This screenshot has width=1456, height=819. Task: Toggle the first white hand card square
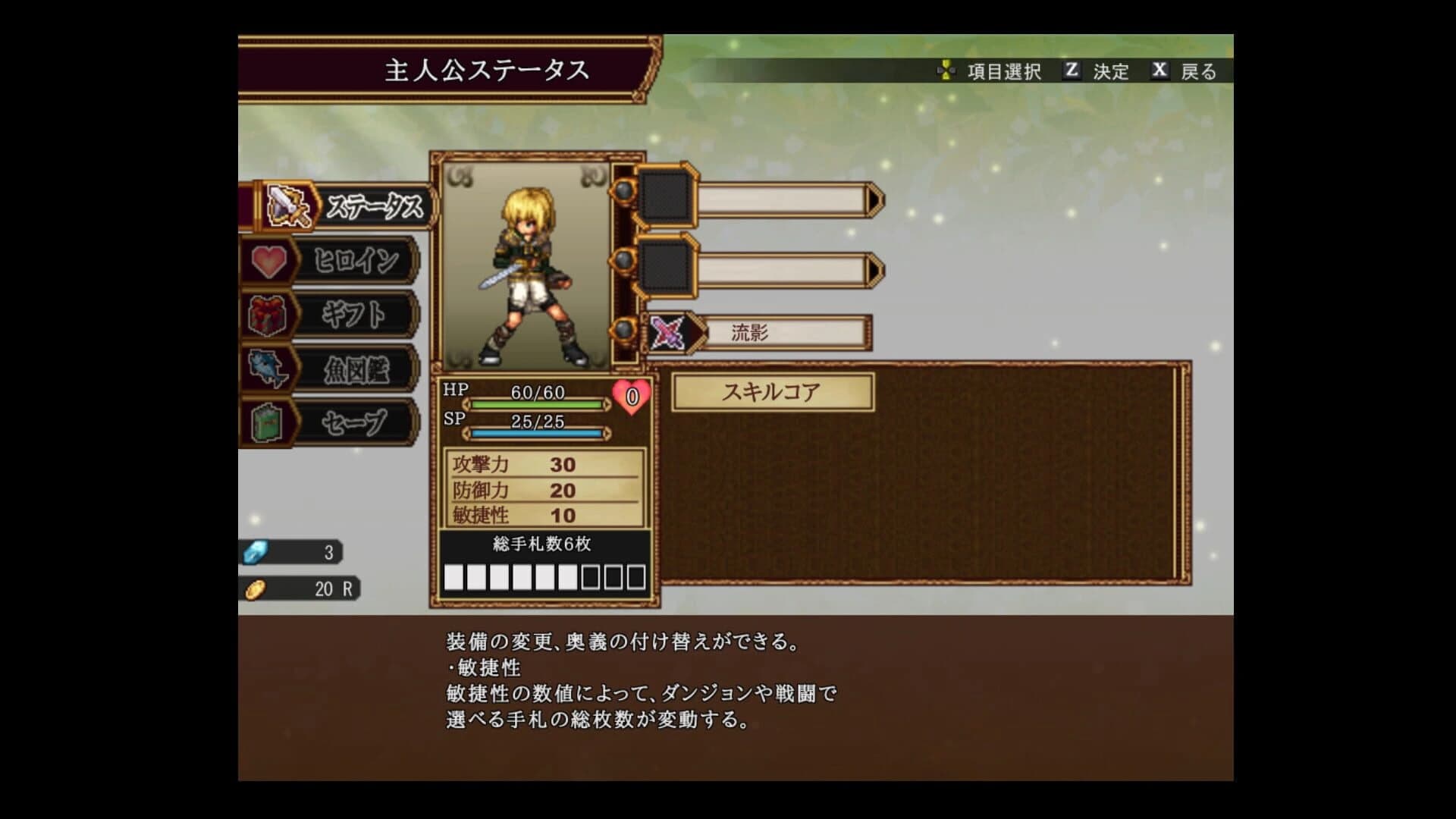(455, 577)
